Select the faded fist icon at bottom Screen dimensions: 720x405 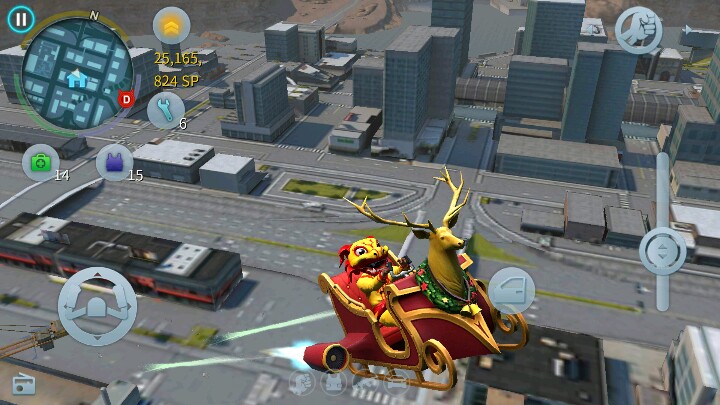[x=301, y=382]
